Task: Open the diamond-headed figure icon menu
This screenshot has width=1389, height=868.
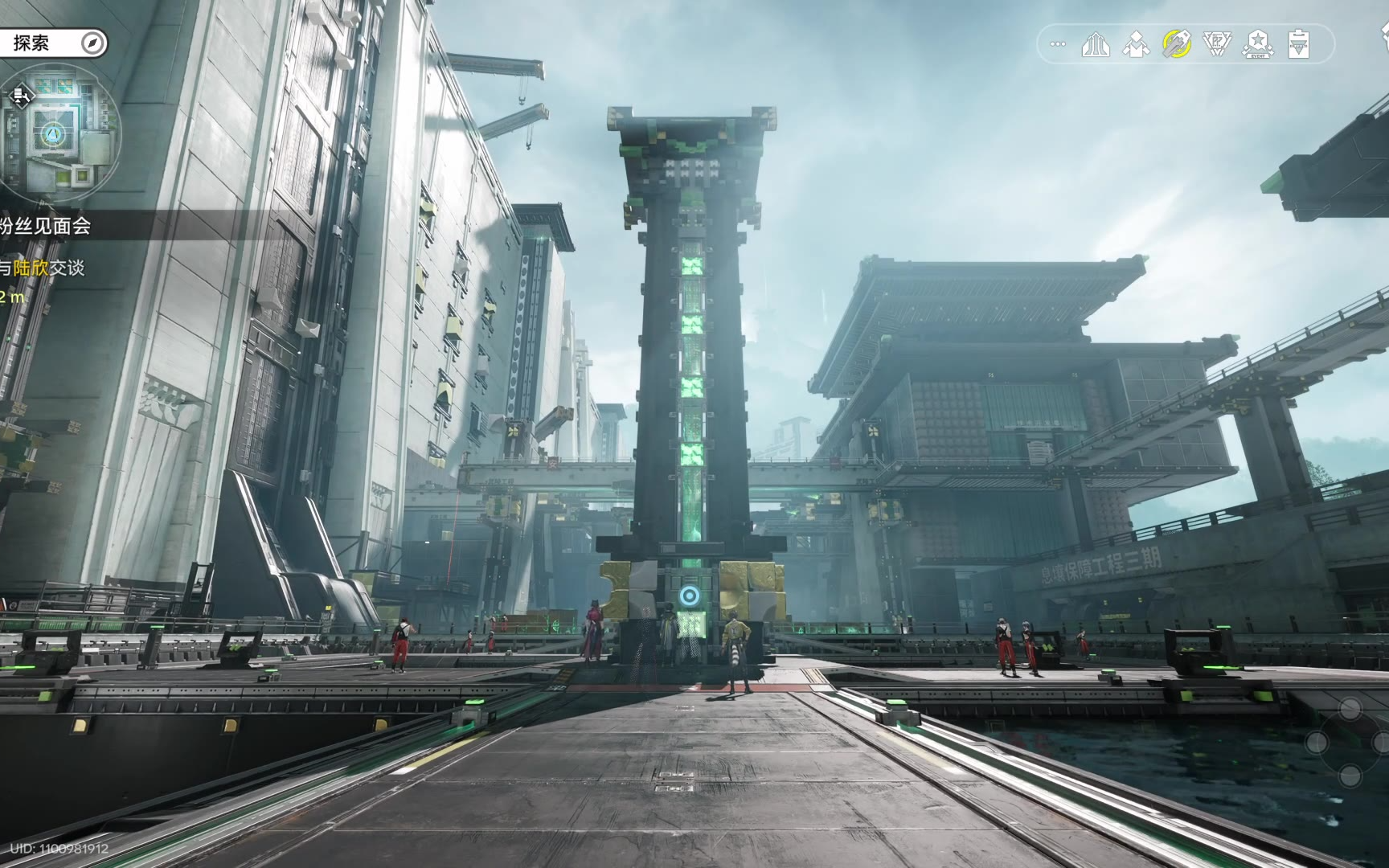Action: point(1136,44)
